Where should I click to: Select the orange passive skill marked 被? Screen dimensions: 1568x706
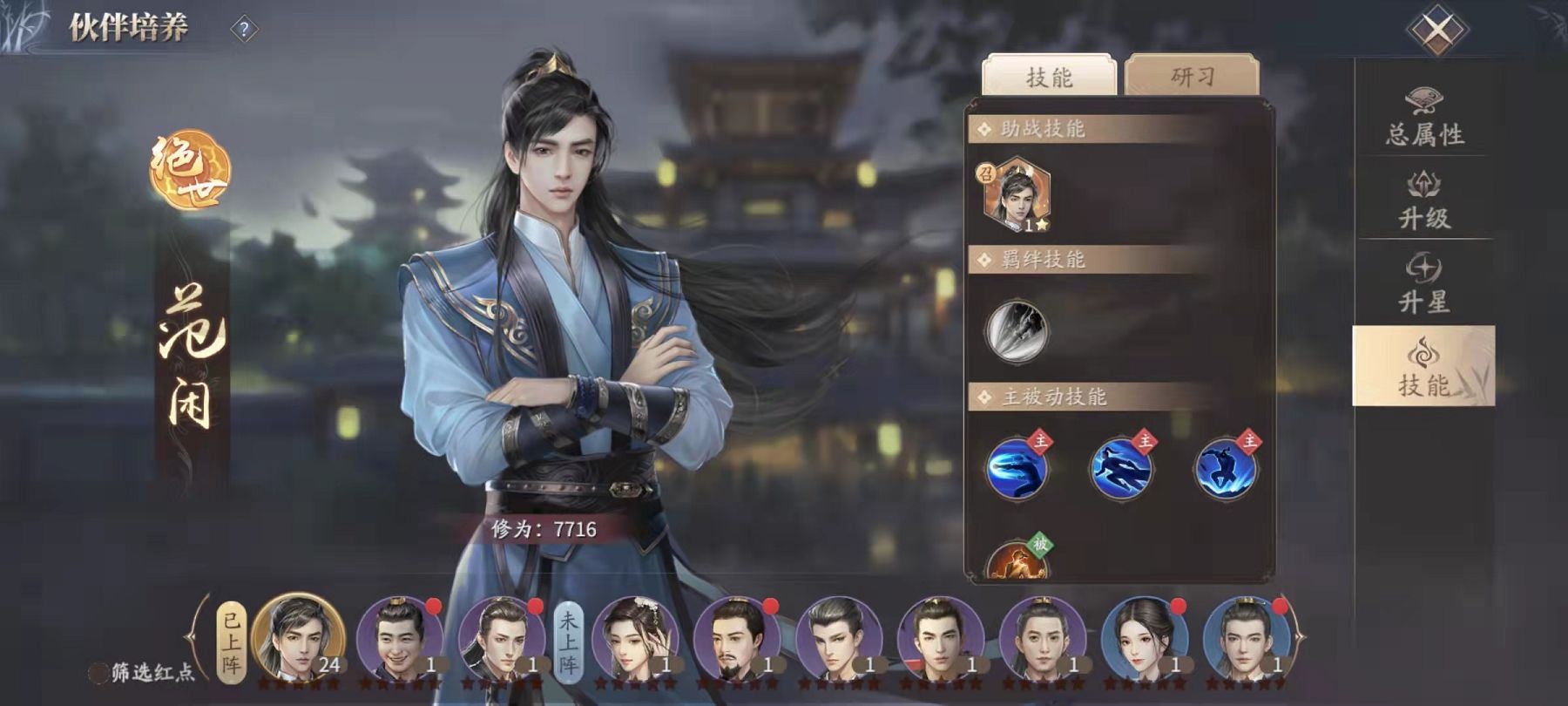1017,560
